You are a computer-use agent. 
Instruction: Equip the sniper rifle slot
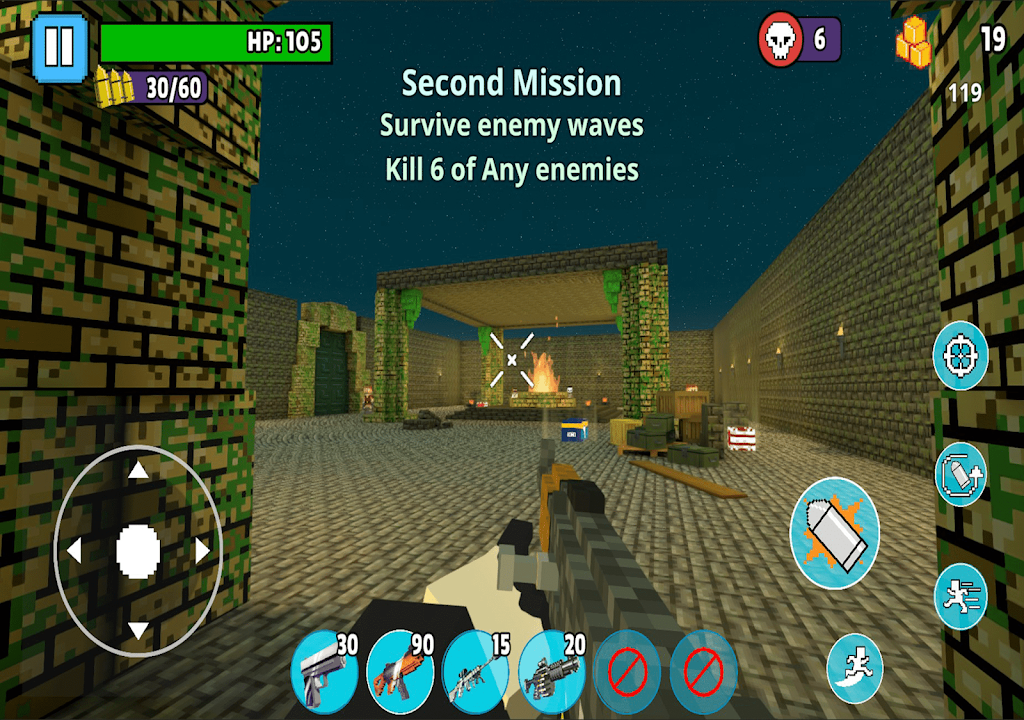tap(475, 672)
